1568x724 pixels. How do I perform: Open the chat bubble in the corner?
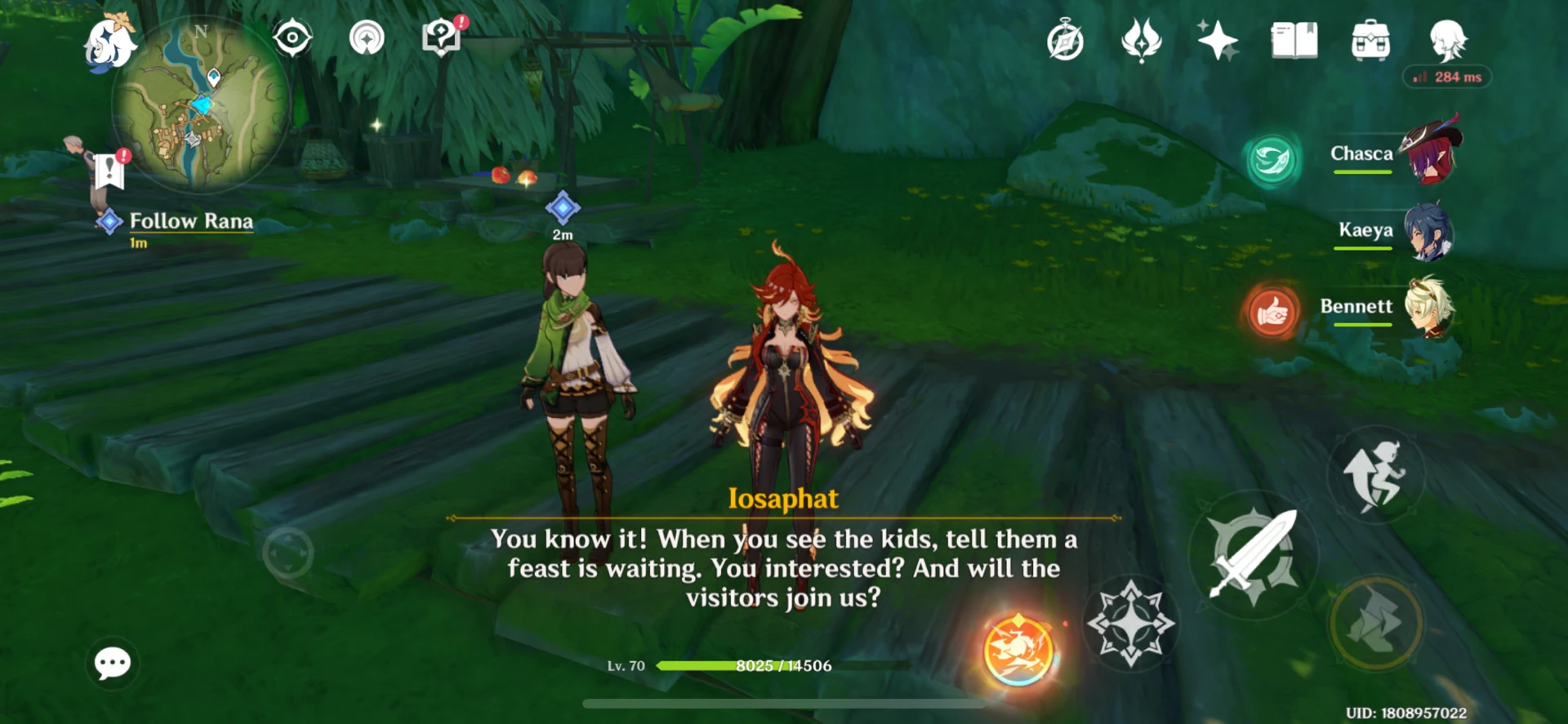[x=112, y=664]
